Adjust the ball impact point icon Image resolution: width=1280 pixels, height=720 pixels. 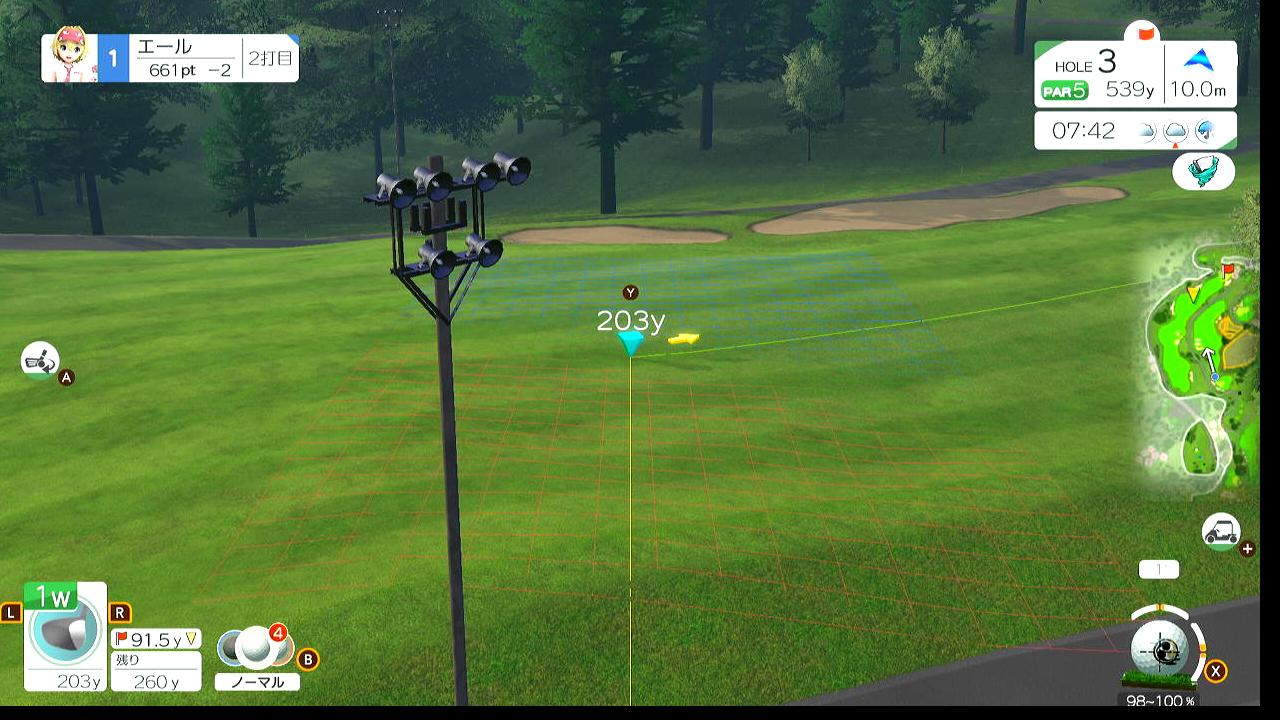(x=1166, y=650)
